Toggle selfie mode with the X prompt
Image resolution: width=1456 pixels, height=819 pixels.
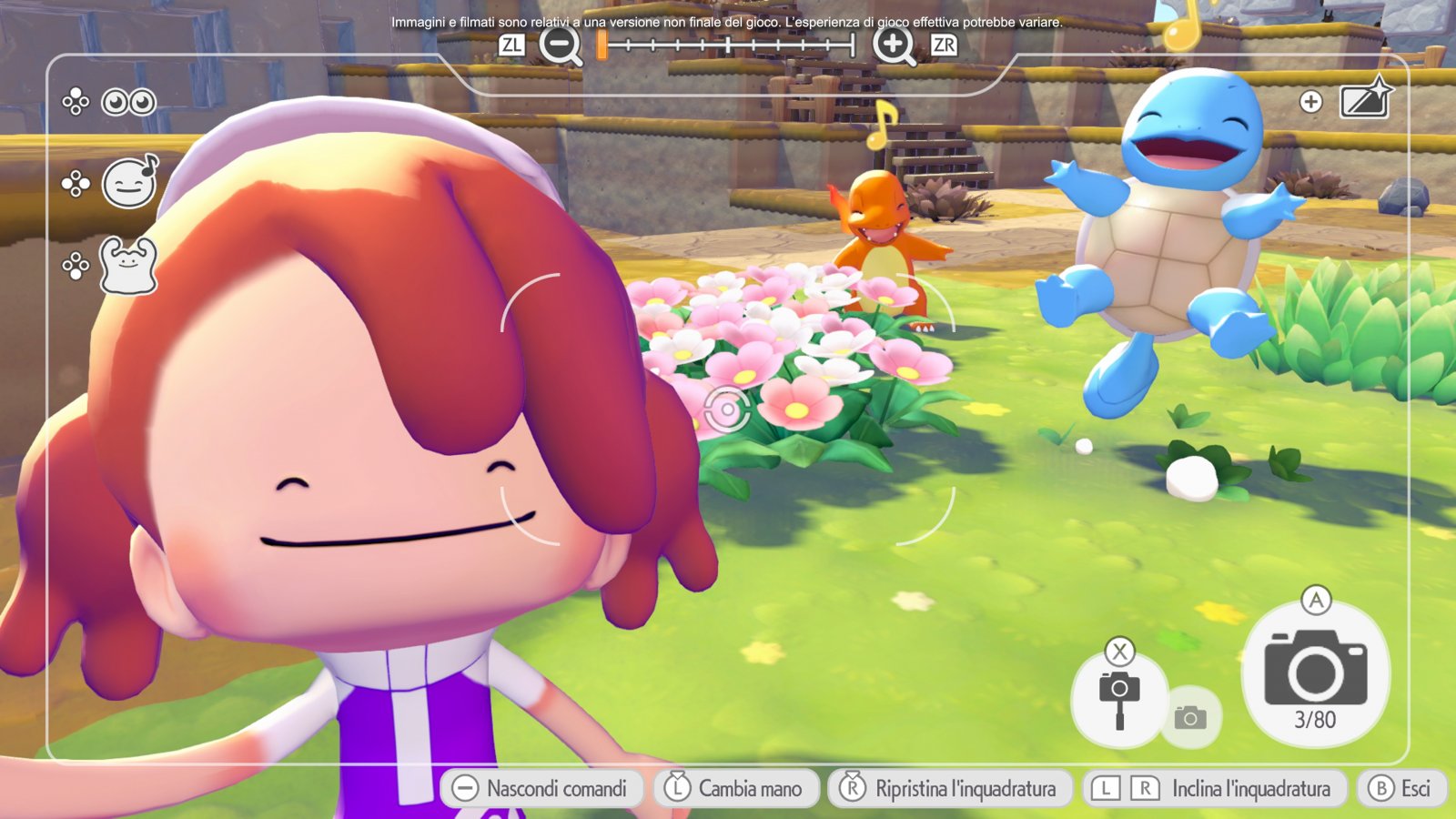pyautogui.click(x=1121, y=651)
